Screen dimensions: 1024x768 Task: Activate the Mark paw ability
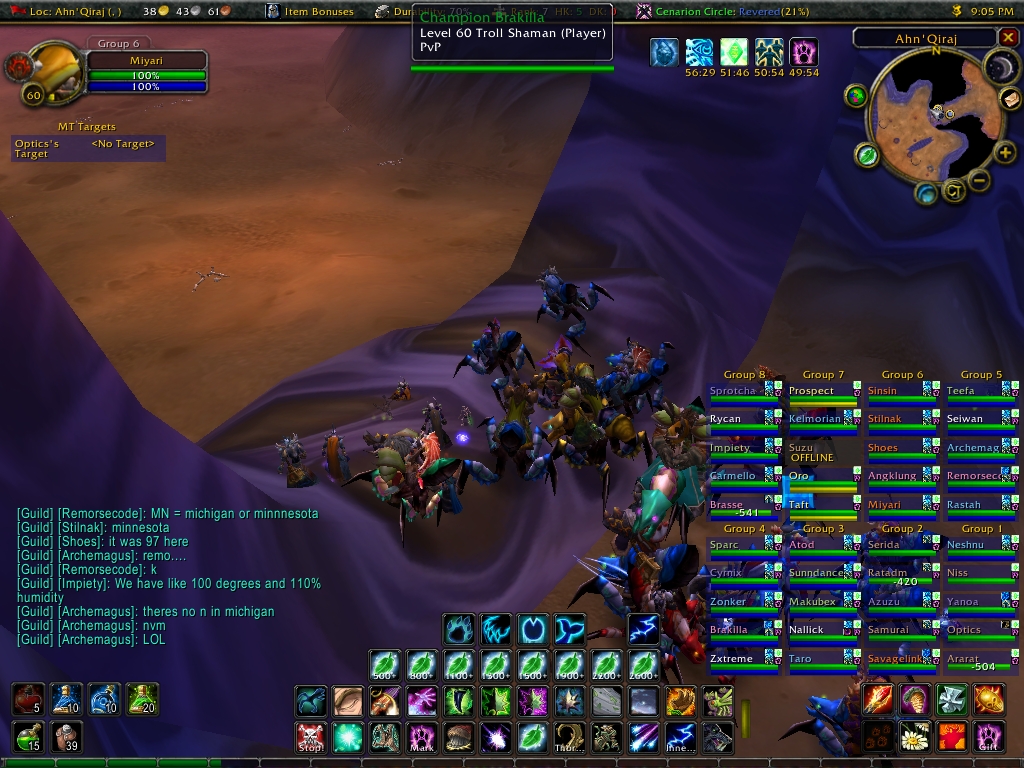(x=421, y=738)
